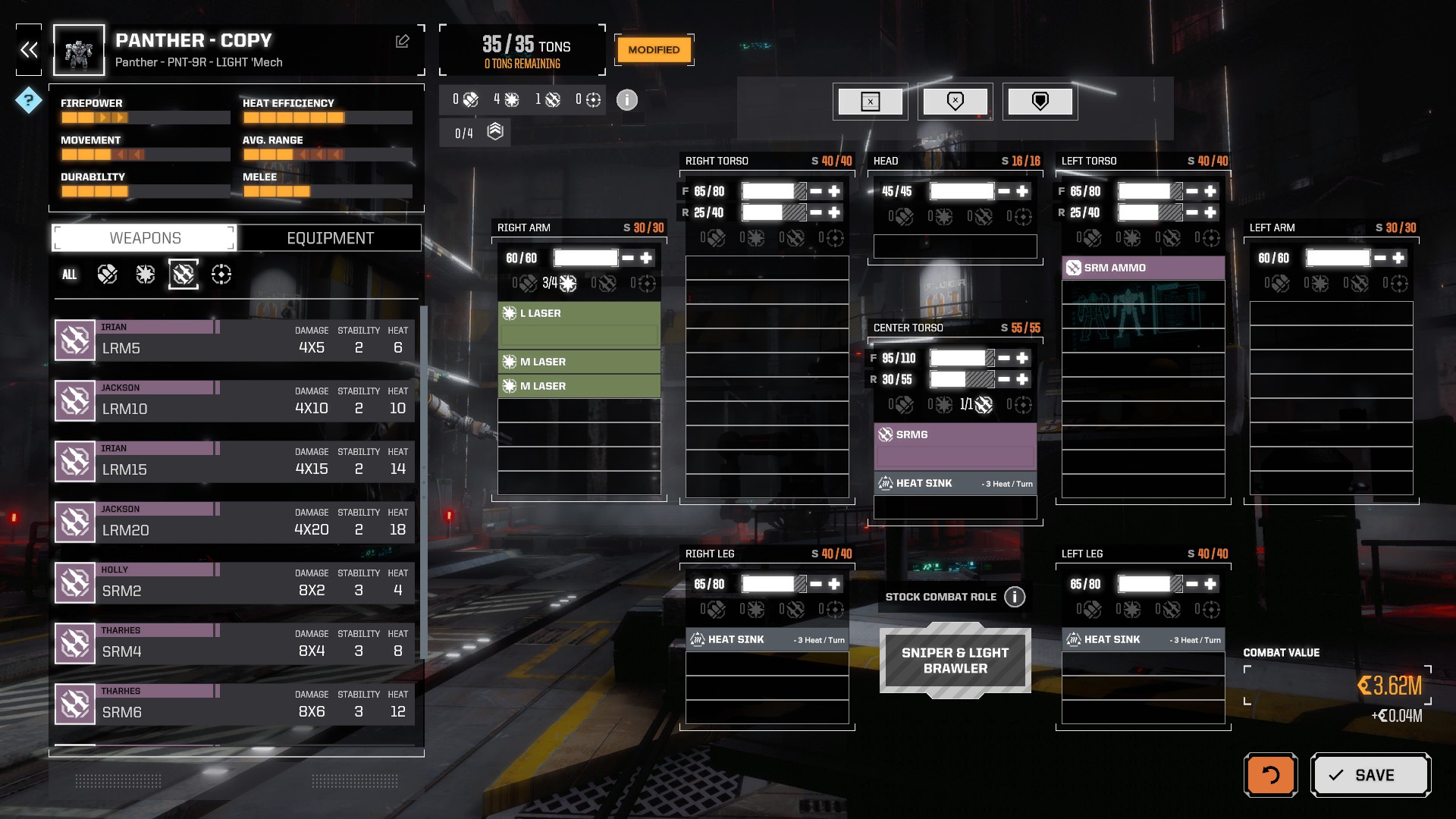Select the Weapons tab
1456x819 pixels.
[x=145, y=238]
